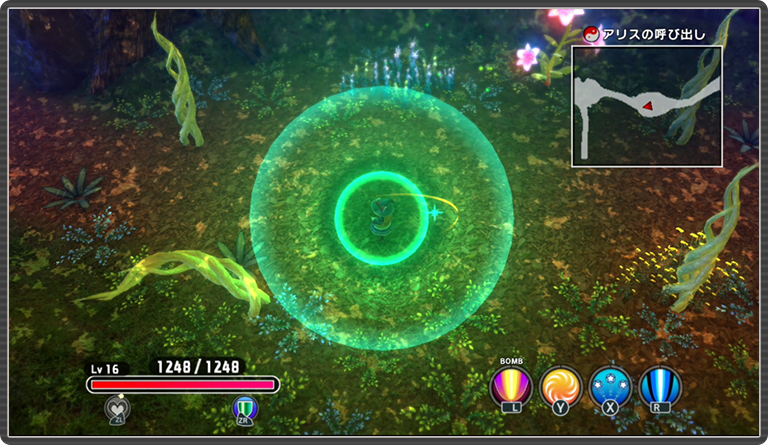The image size is (768, 445).
Task: Activate the BOMB spell icon
Action: tap(511, 386)
